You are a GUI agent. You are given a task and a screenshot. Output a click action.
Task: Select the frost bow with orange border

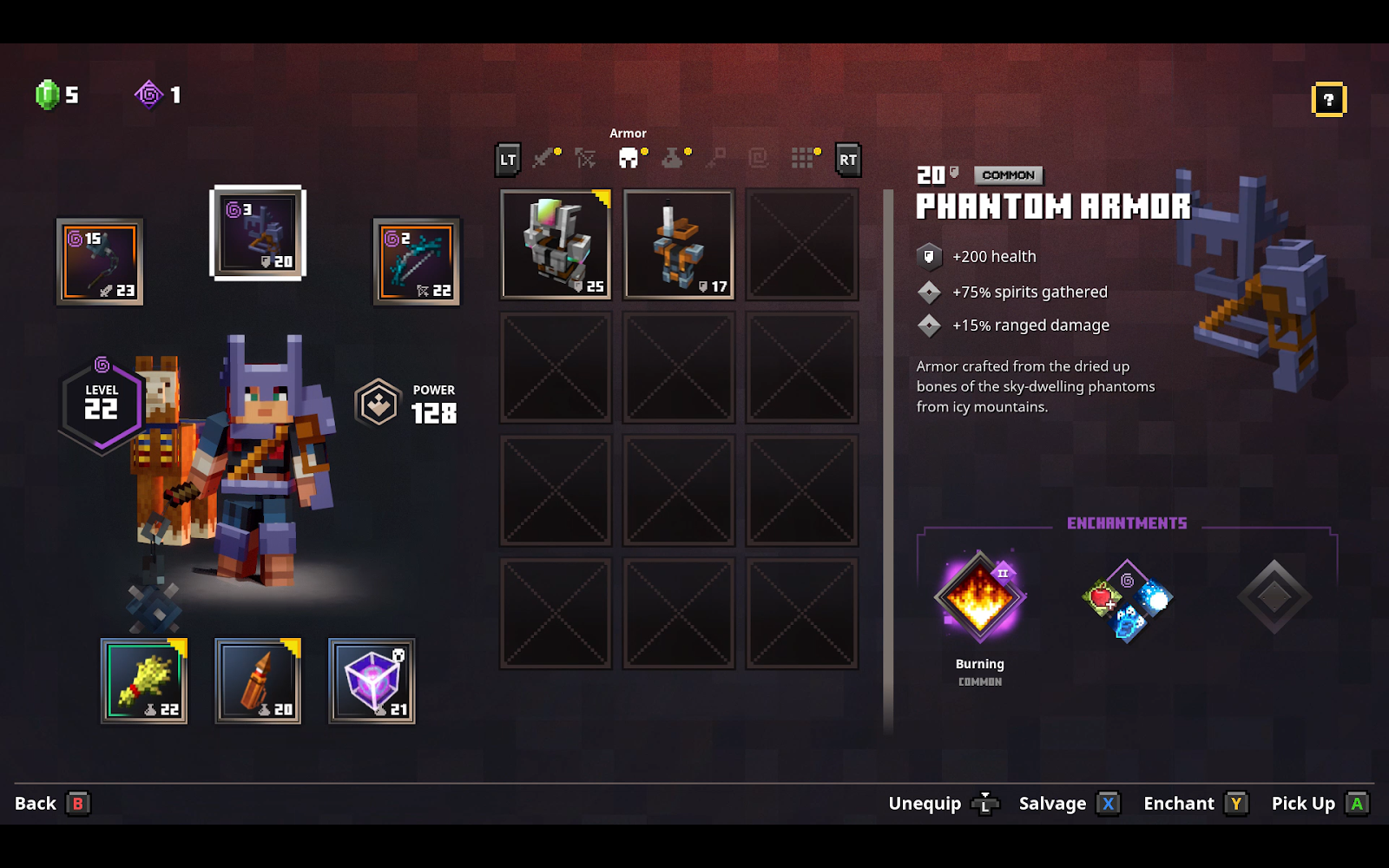click(417, 260)
